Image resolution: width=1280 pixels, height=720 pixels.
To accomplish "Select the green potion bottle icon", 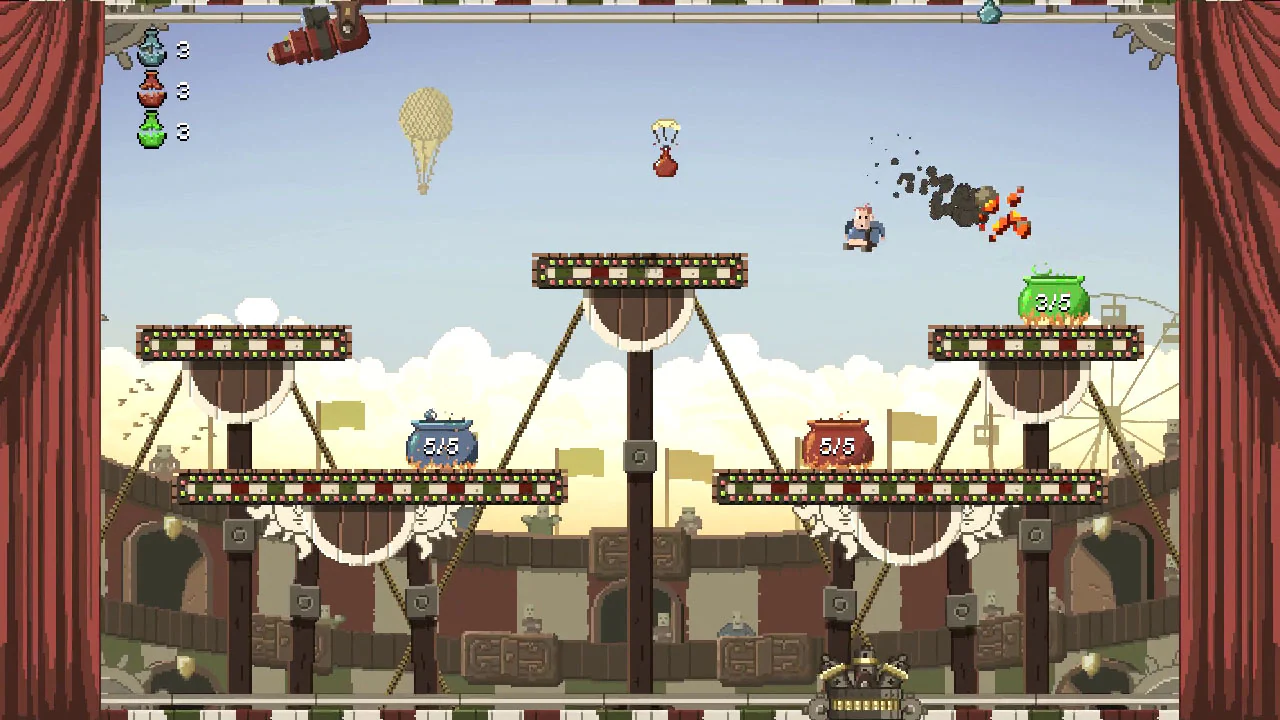I will [151, 131].
